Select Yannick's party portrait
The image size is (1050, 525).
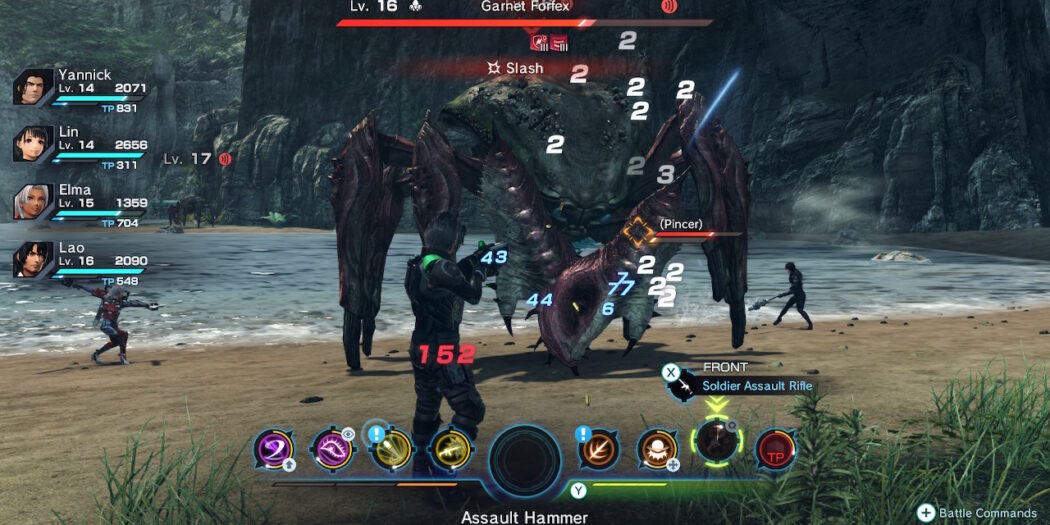32,87
